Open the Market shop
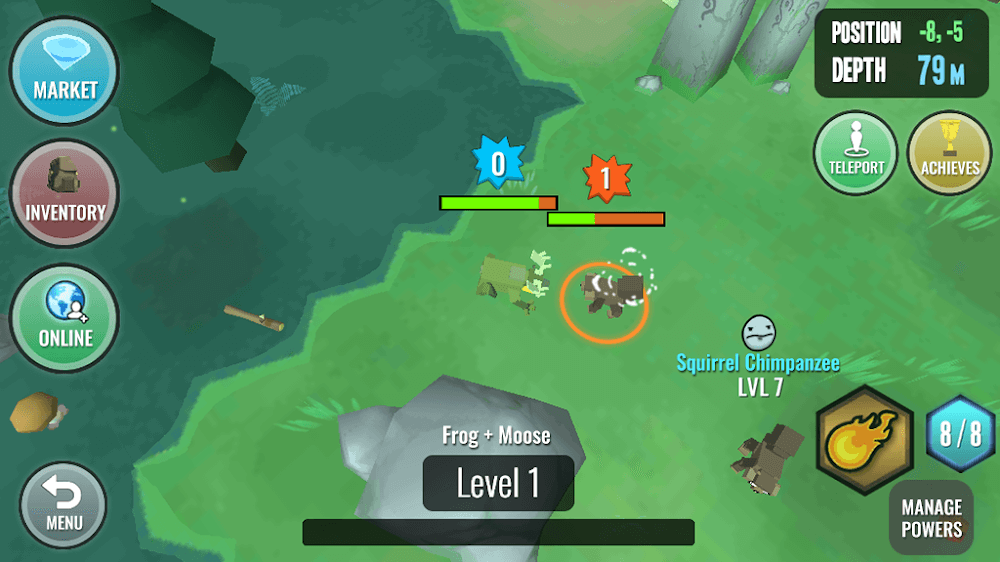Viewport: 1000px width, 562px height. (65, 69)
